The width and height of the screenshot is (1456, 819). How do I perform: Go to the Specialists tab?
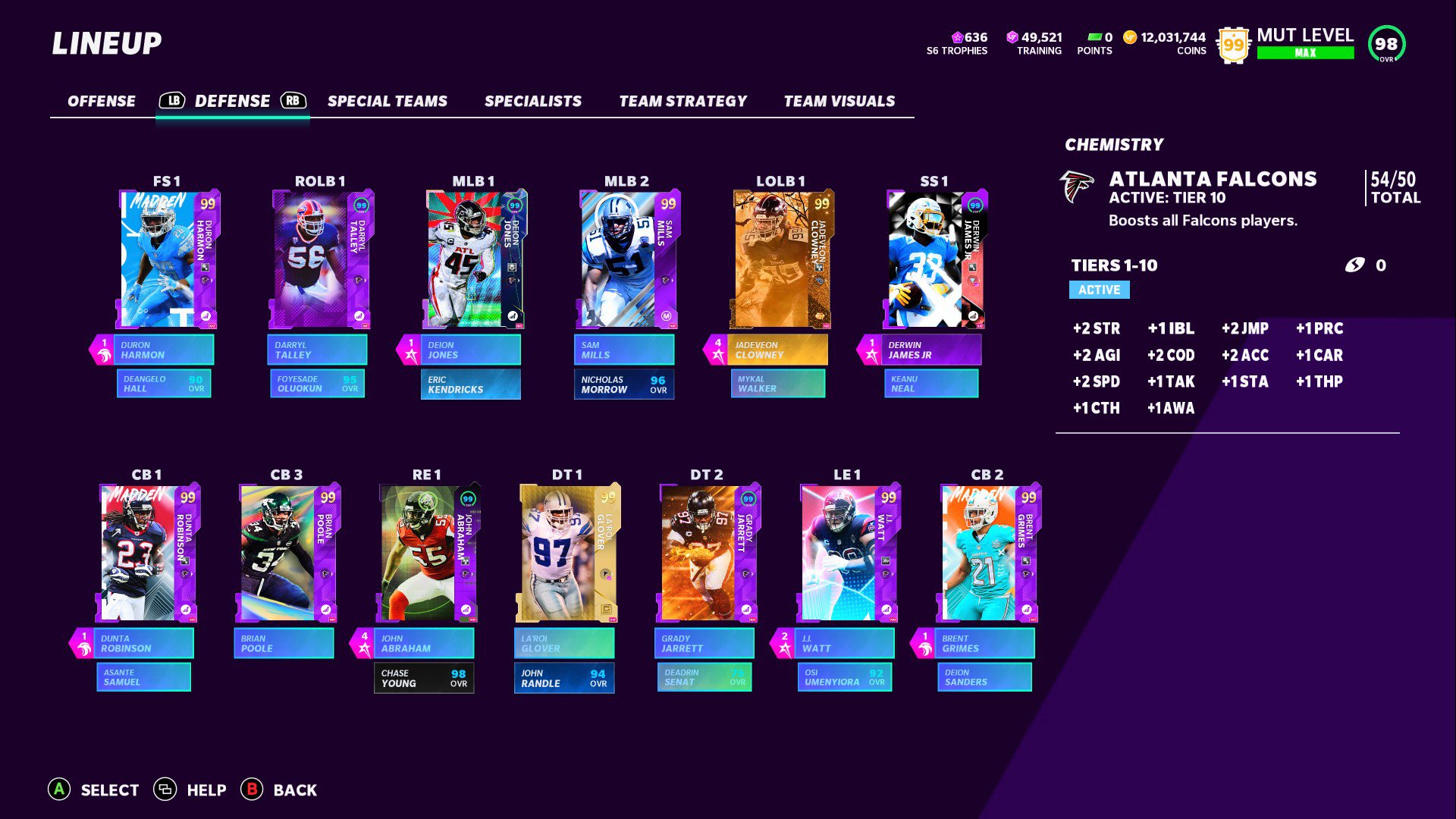[x=532, y=101]
